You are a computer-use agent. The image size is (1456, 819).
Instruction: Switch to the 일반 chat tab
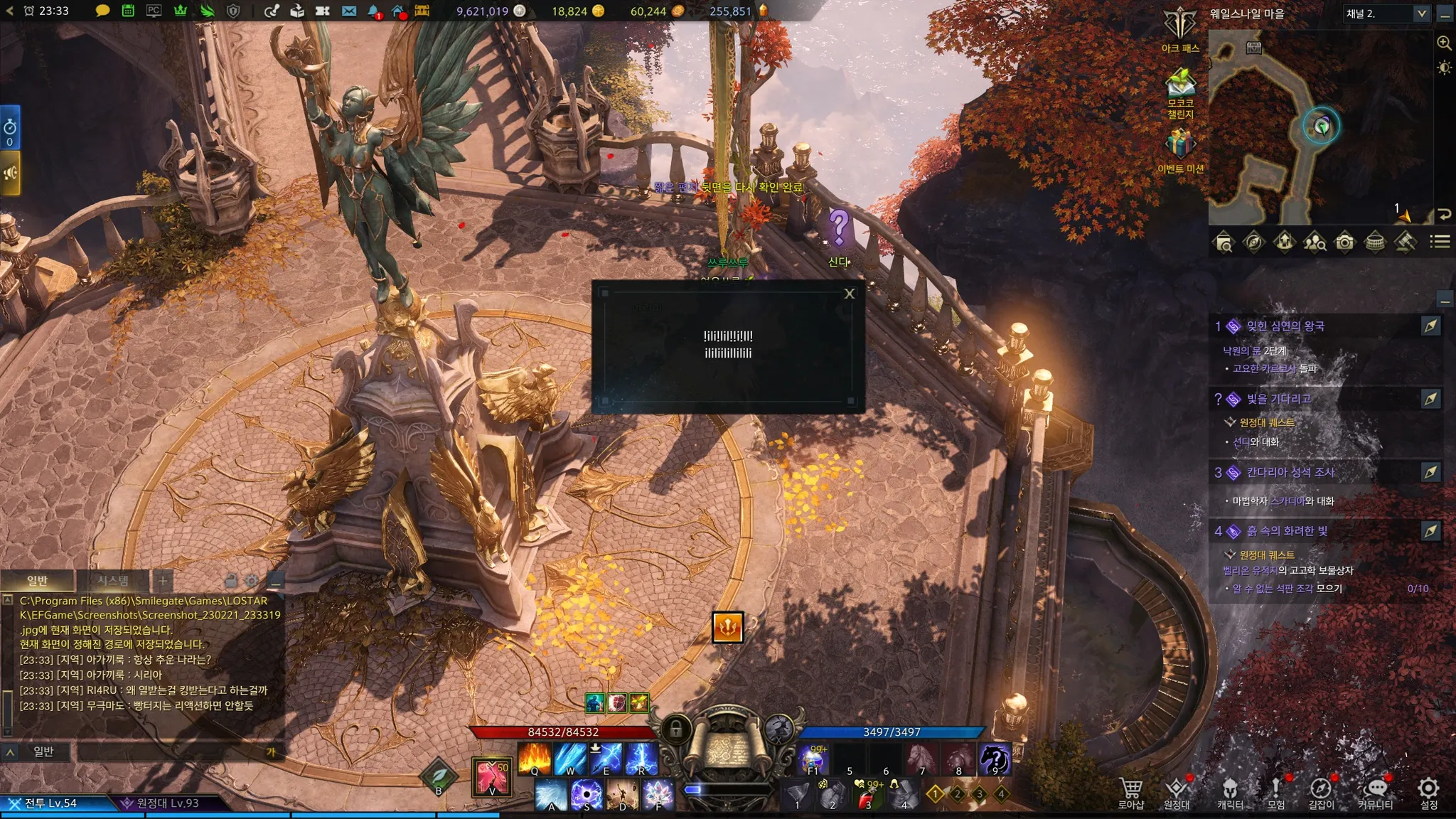point(37,581)
